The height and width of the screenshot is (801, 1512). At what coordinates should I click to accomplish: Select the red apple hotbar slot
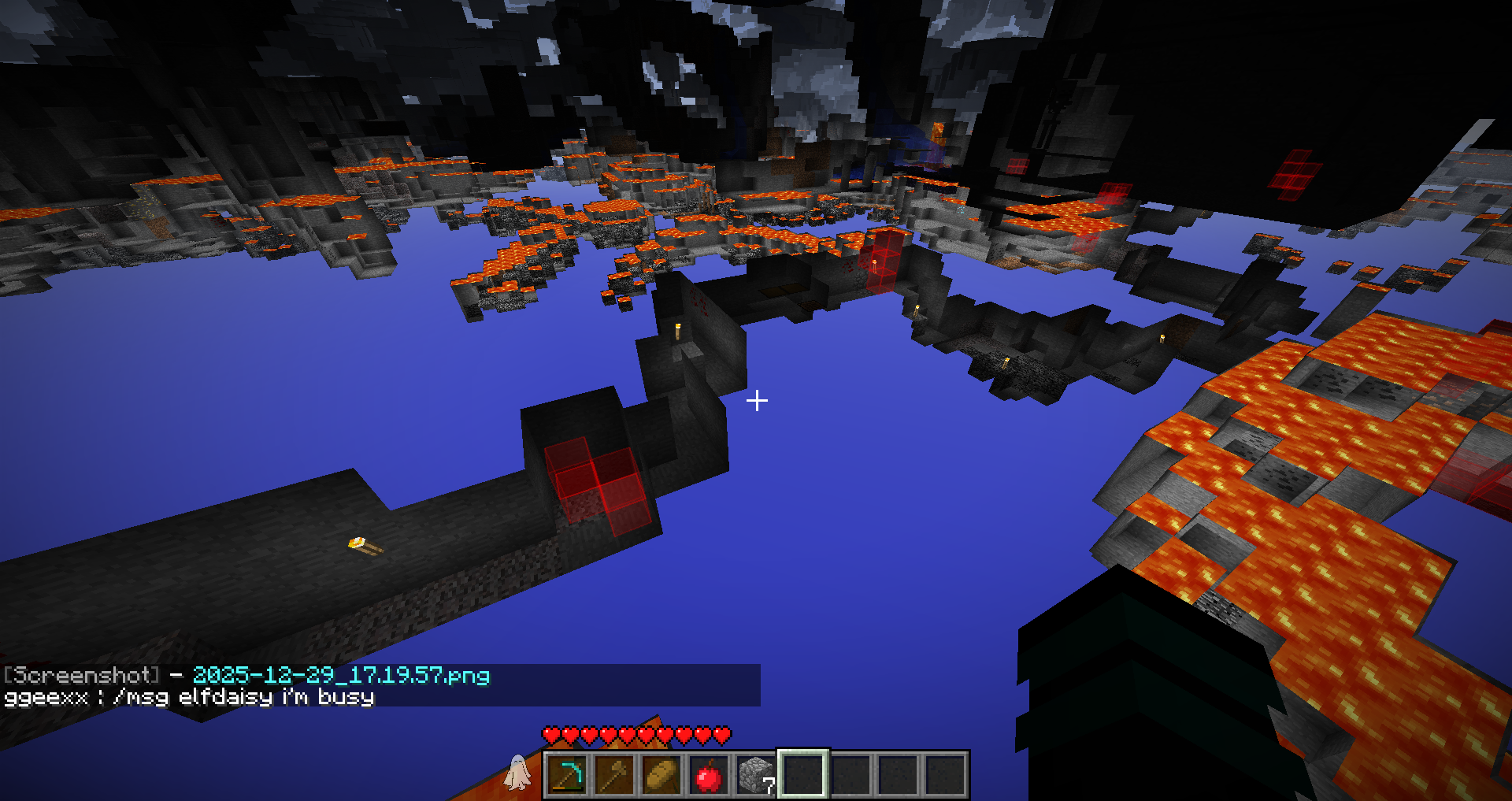pyautogui.click(x=709, y=775)
